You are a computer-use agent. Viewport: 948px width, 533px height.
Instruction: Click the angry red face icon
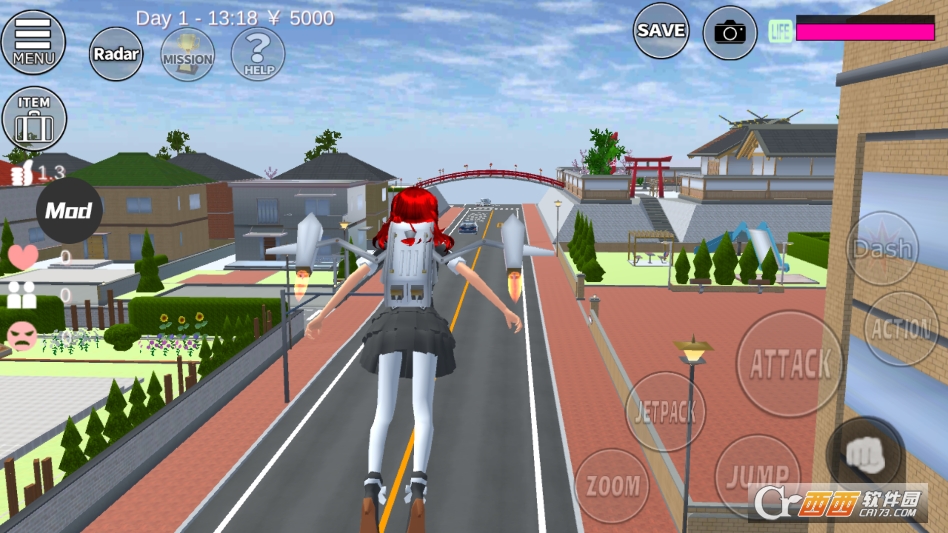pyautogui.click(x=21, y=336)
